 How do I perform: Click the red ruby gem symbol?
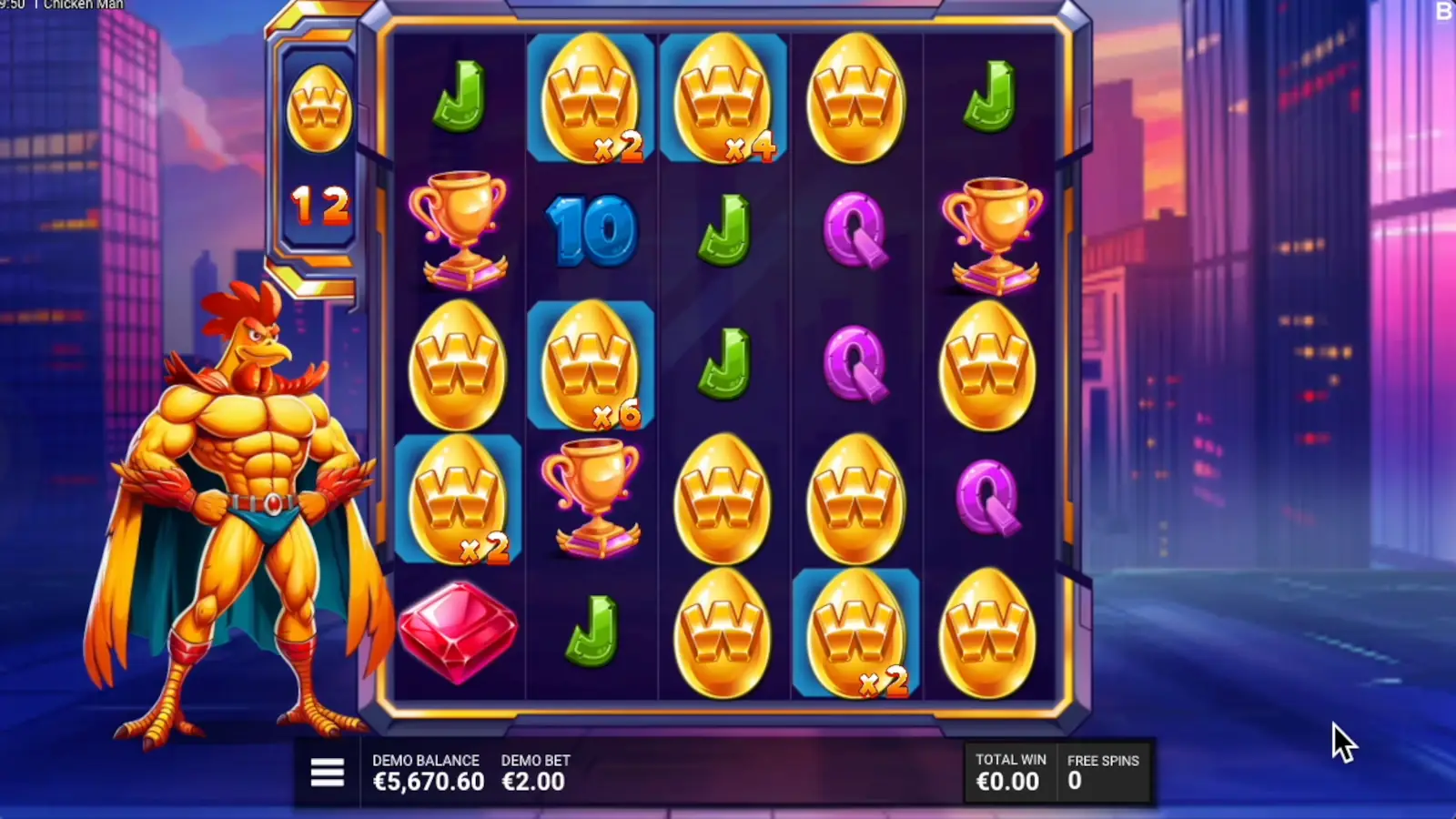pos(458,632)
